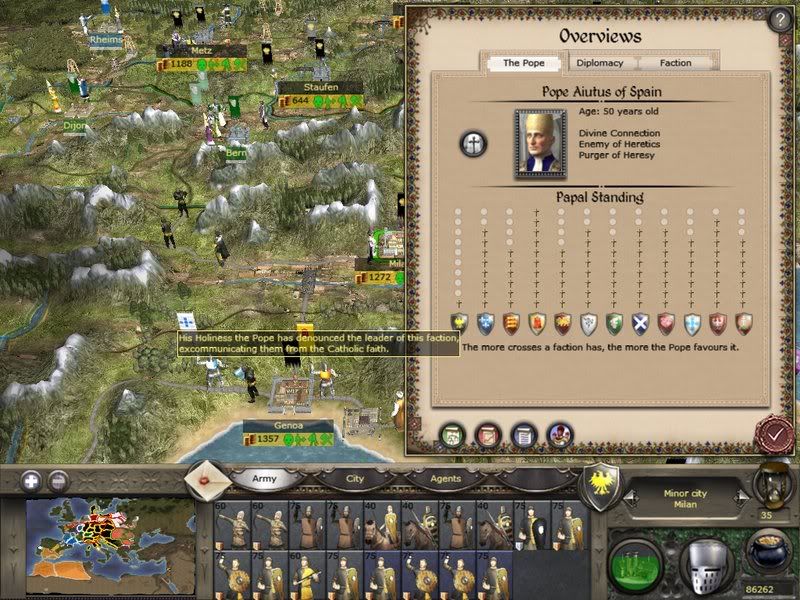This screenshot has width=800, height=600.
Task: Click the round cross button beside the portrait
Action: point(473,144)
